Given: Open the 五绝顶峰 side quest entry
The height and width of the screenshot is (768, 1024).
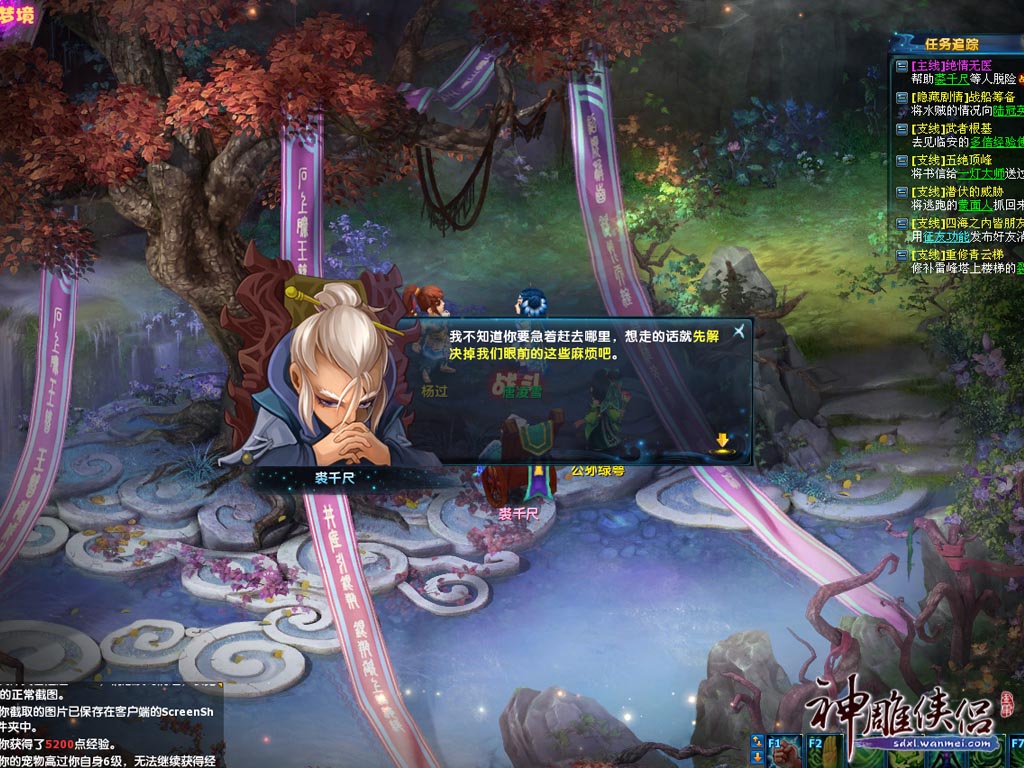Looking at the screenshot, I should tap(954, 160).
